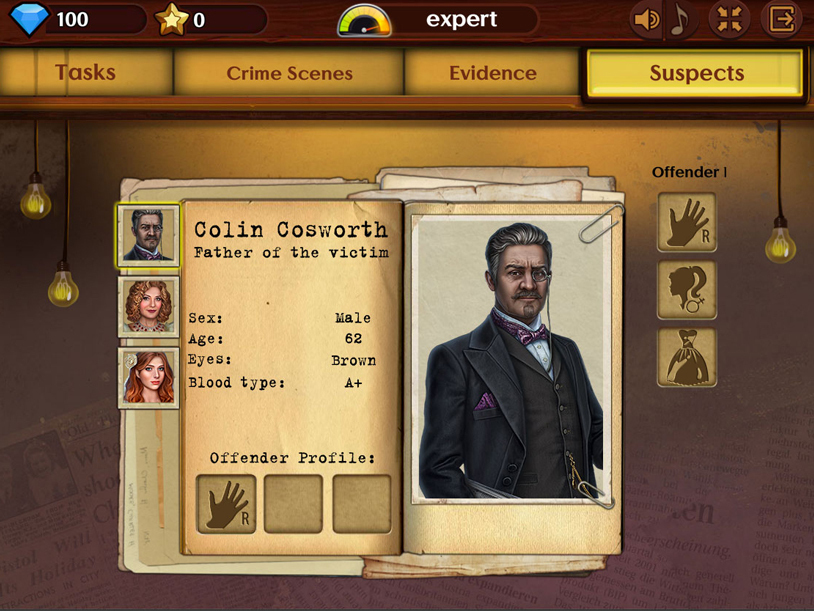This screenshot has height=611, width=814.
Task: Click the hand icon in Offender Profile
Action: coord(226,504)
